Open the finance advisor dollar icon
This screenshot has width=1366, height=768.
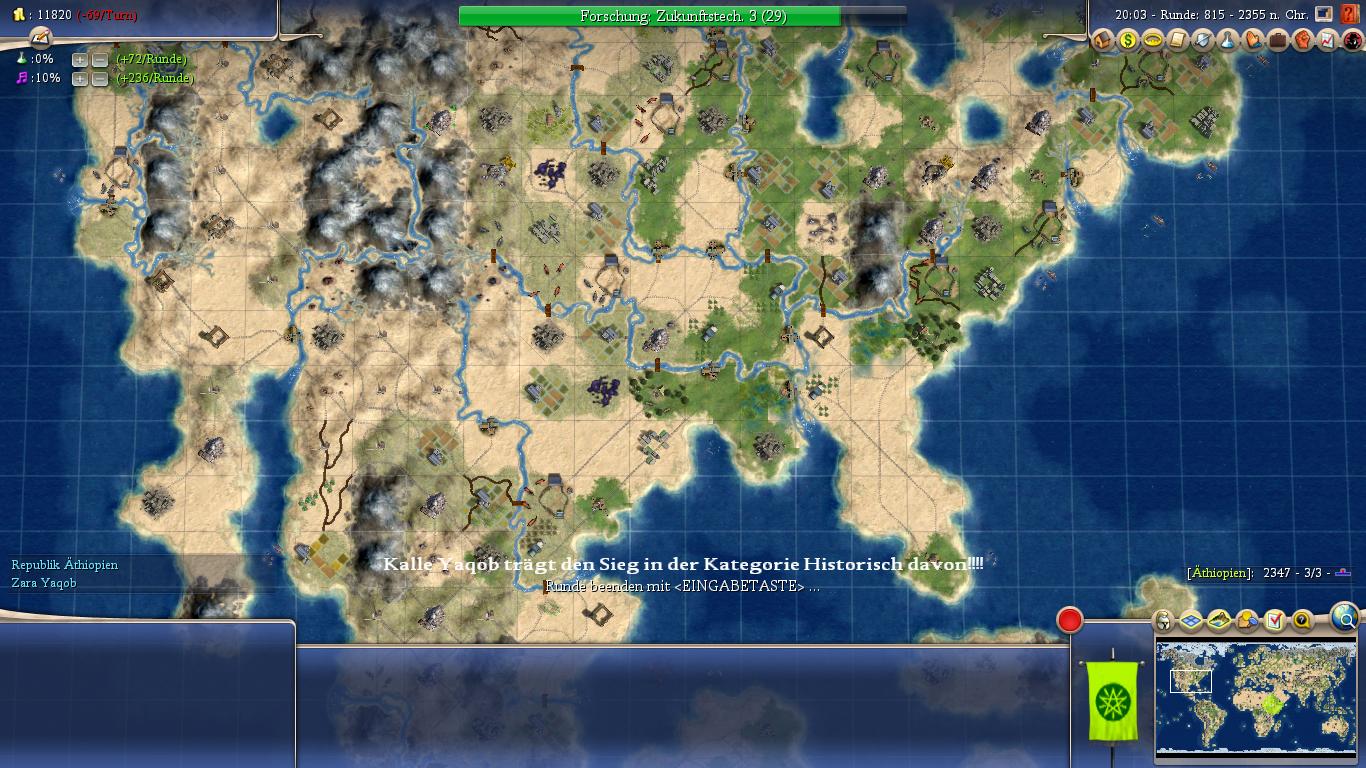(x=1128, y=40)
